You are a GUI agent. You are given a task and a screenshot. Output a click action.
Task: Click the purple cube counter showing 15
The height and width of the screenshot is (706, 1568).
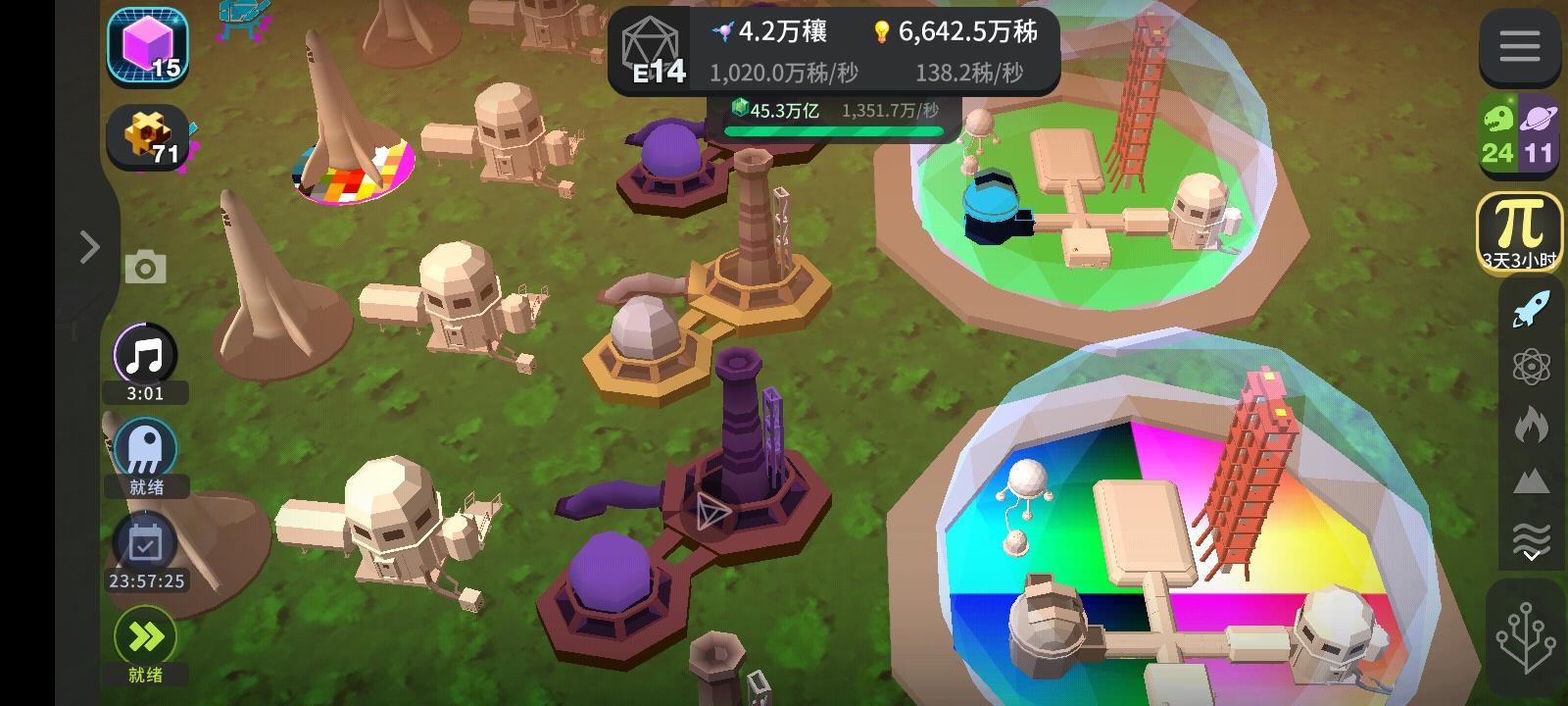[x=147, y=47]
